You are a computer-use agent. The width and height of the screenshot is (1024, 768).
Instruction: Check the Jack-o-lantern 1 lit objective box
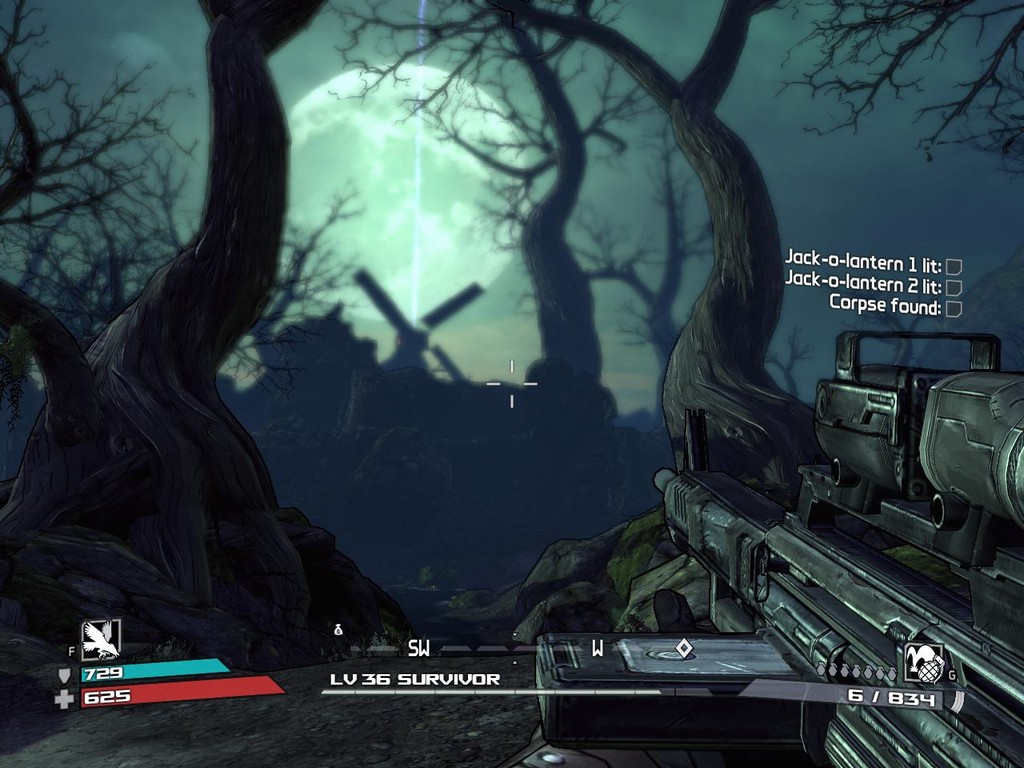tap(953, 266)
